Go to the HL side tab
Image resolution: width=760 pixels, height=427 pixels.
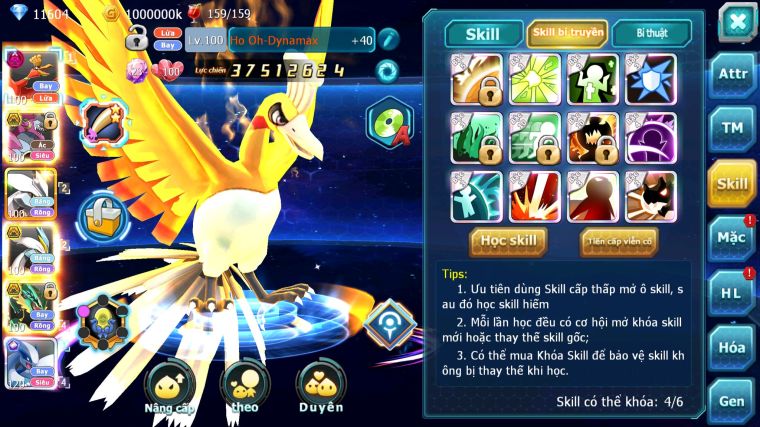pyautogui.click(x=732, y=293)
